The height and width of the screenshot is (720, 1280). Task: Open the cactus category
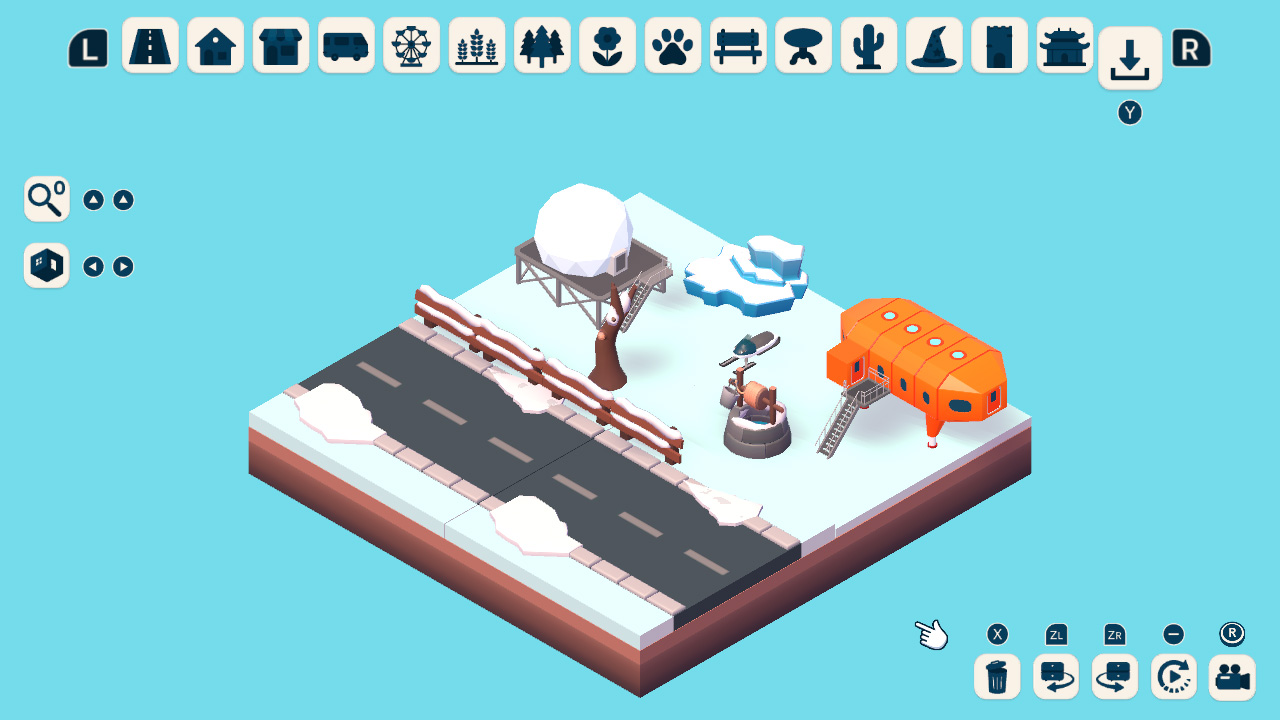868,45
